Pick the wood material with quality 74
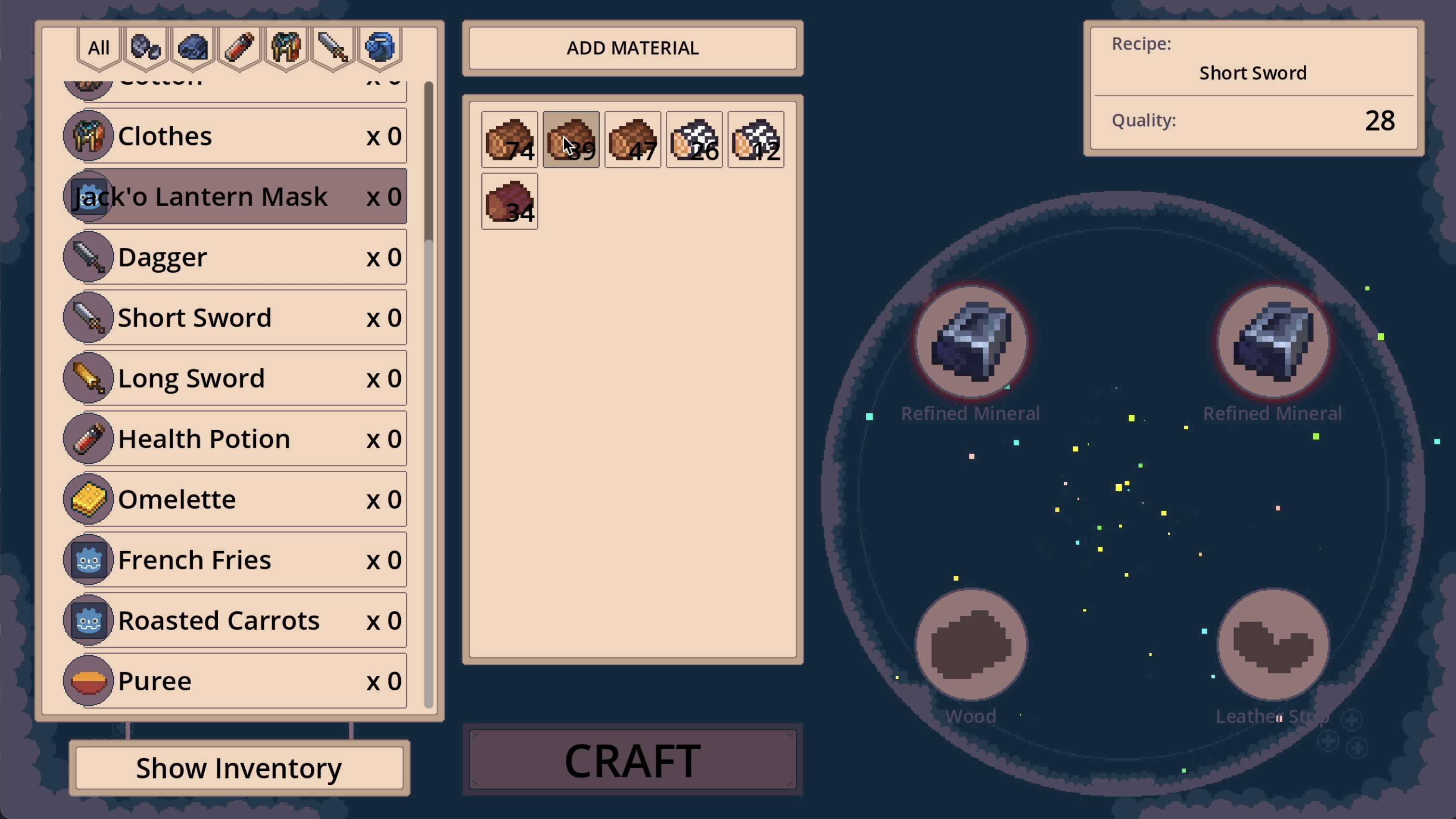The height and width of the screenshot is (819, 1456). 509,140
